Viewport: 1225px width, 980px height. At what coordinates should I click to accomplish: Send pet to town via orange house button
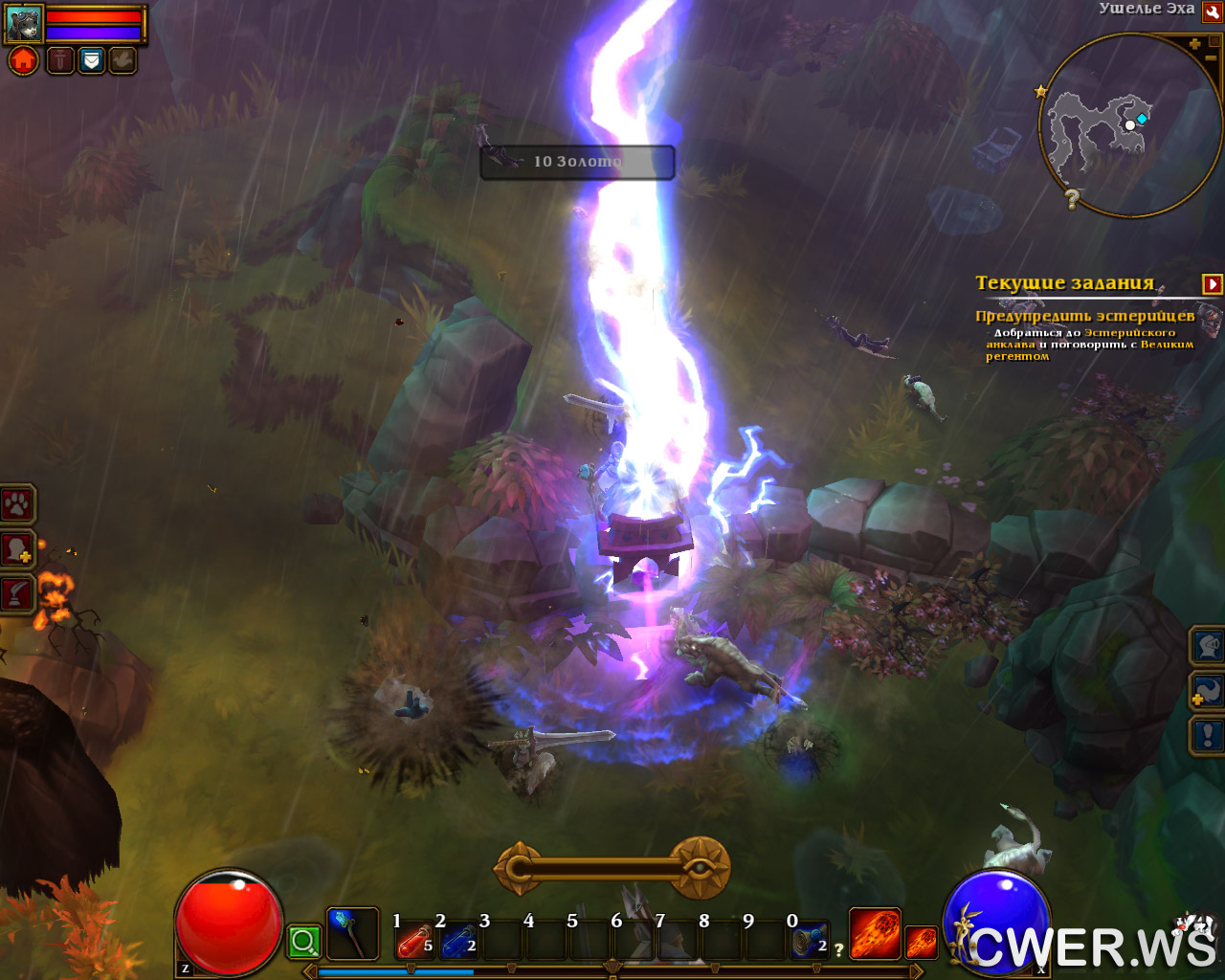(x=24, y=60)
